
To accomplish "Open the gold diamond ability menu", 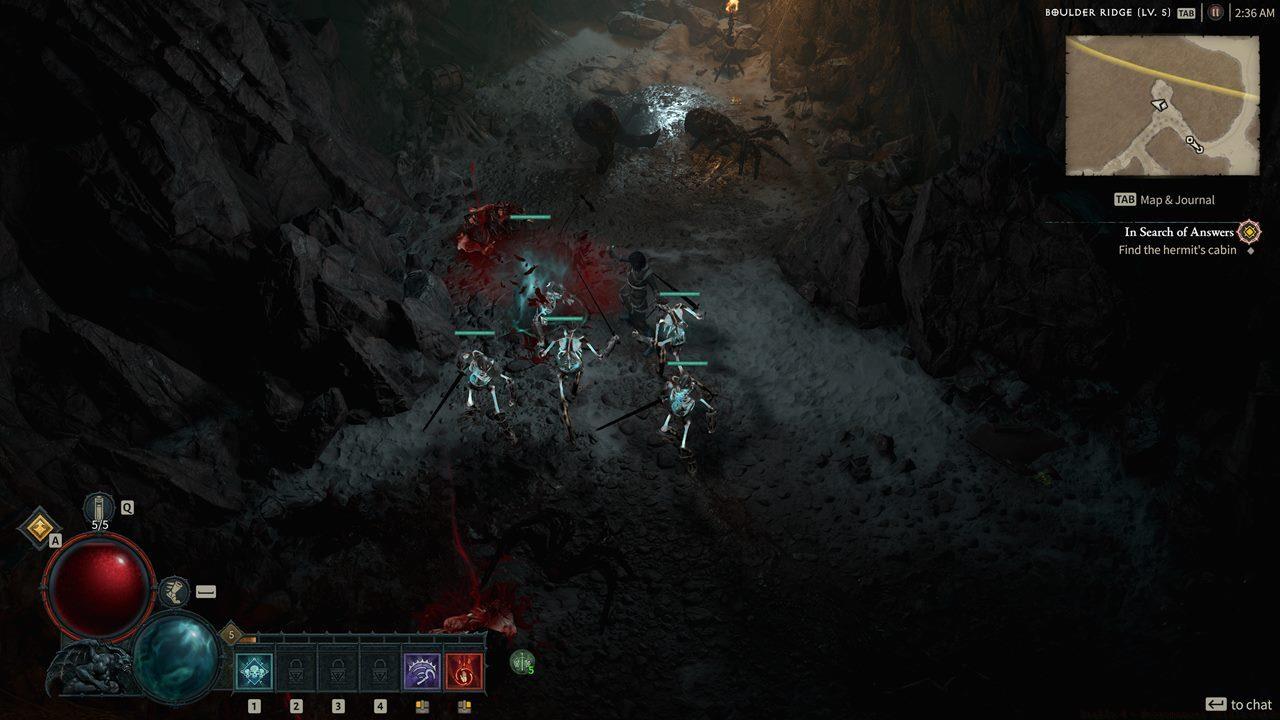I will pyautogui.click(x=39, y=527).
